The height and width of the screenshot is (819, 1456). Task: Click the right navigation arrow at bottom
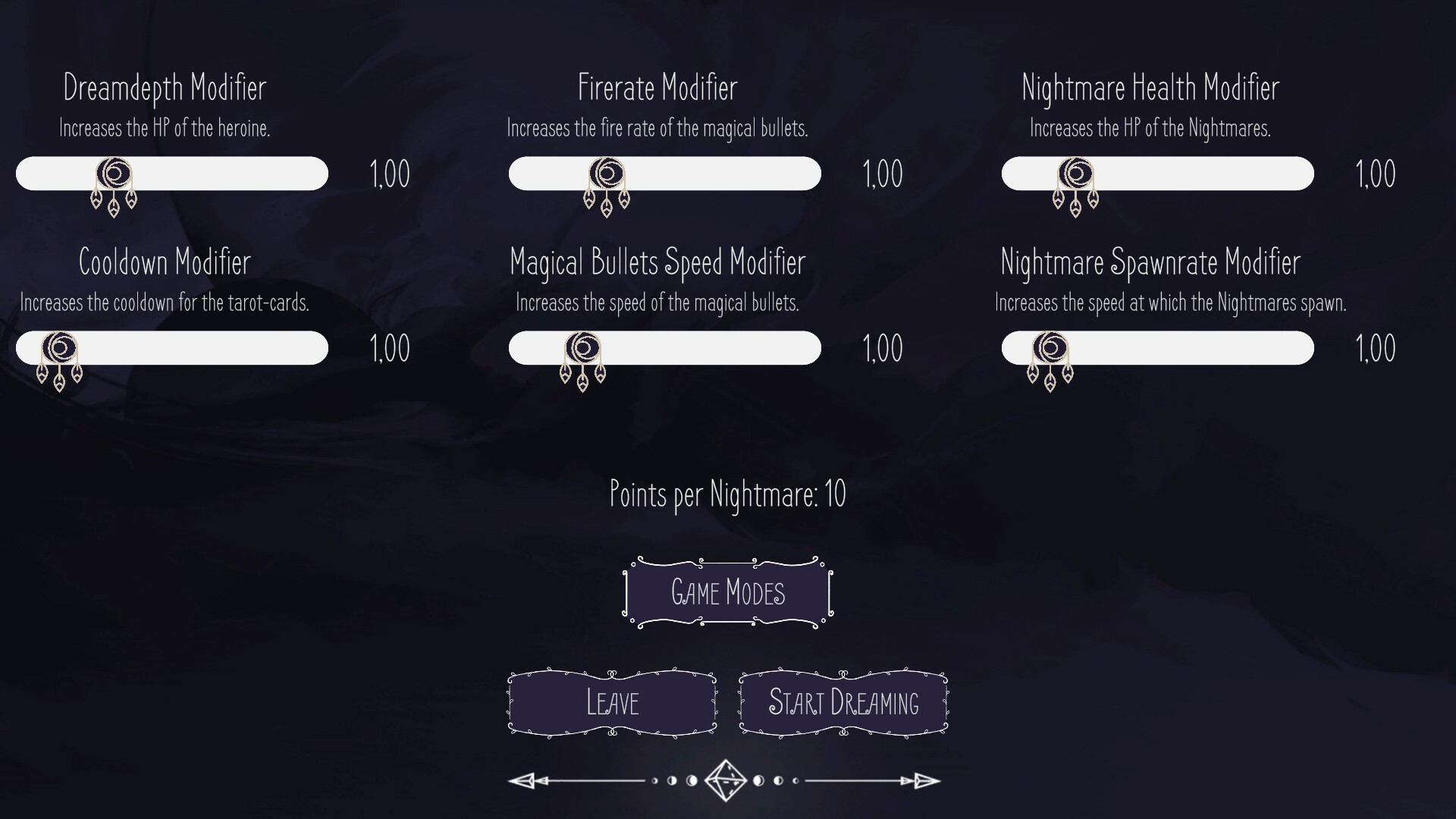[x=921, y=780]
